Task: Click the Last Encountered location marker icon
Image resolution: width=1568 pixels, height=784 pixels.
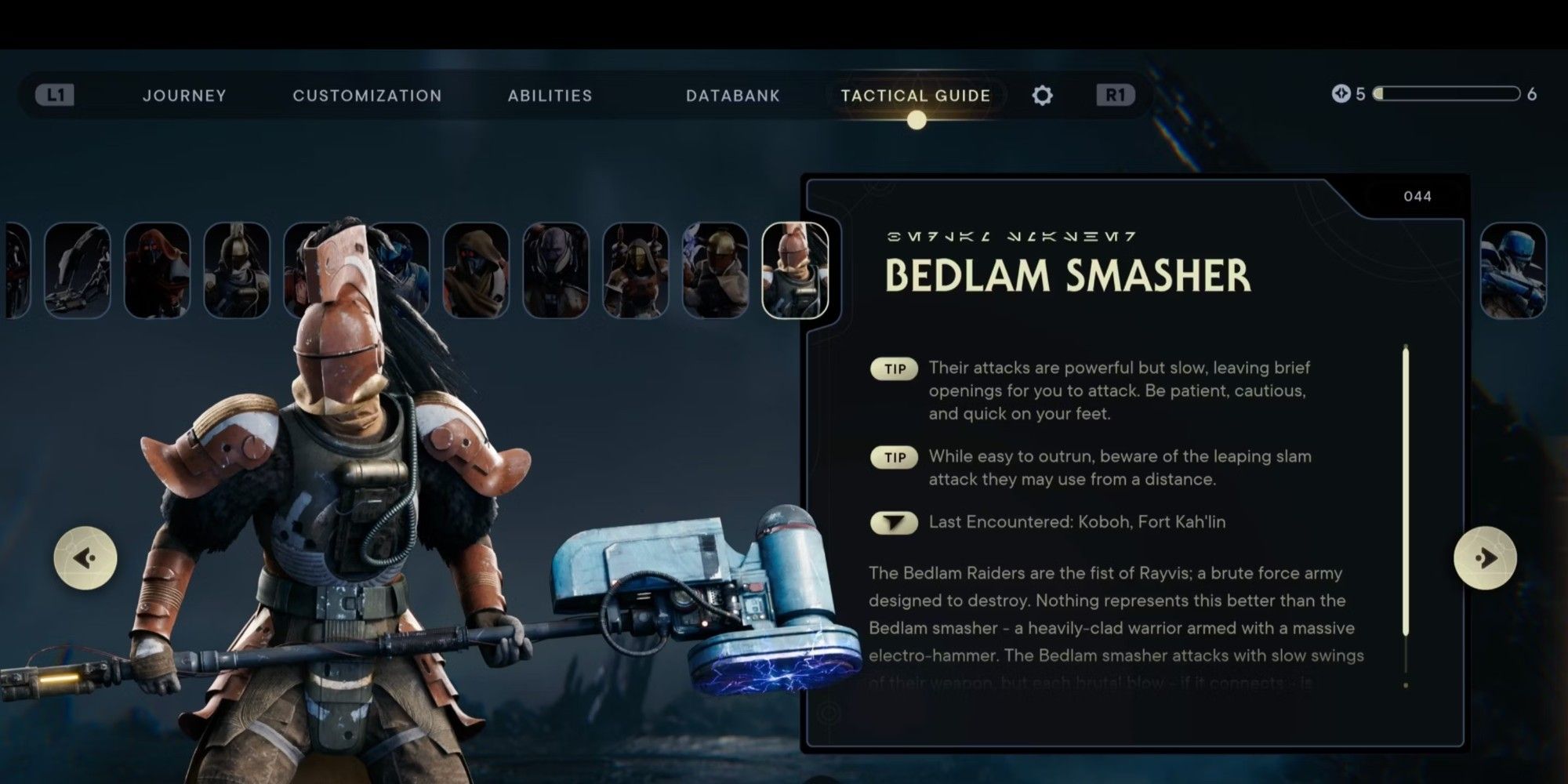Action: tap(894, 522)
